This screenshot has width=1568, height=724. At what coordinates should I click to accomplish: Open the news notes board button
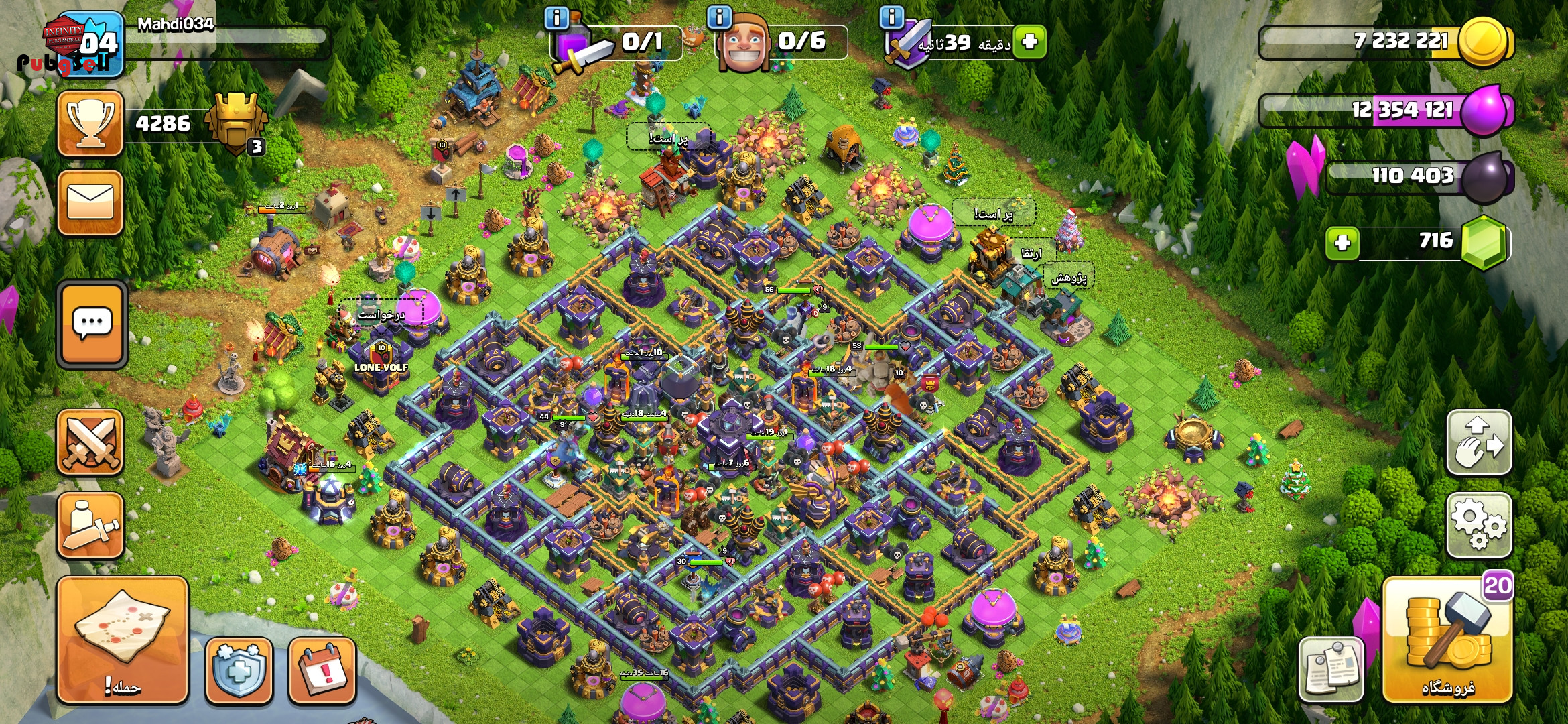(1331, 668)
